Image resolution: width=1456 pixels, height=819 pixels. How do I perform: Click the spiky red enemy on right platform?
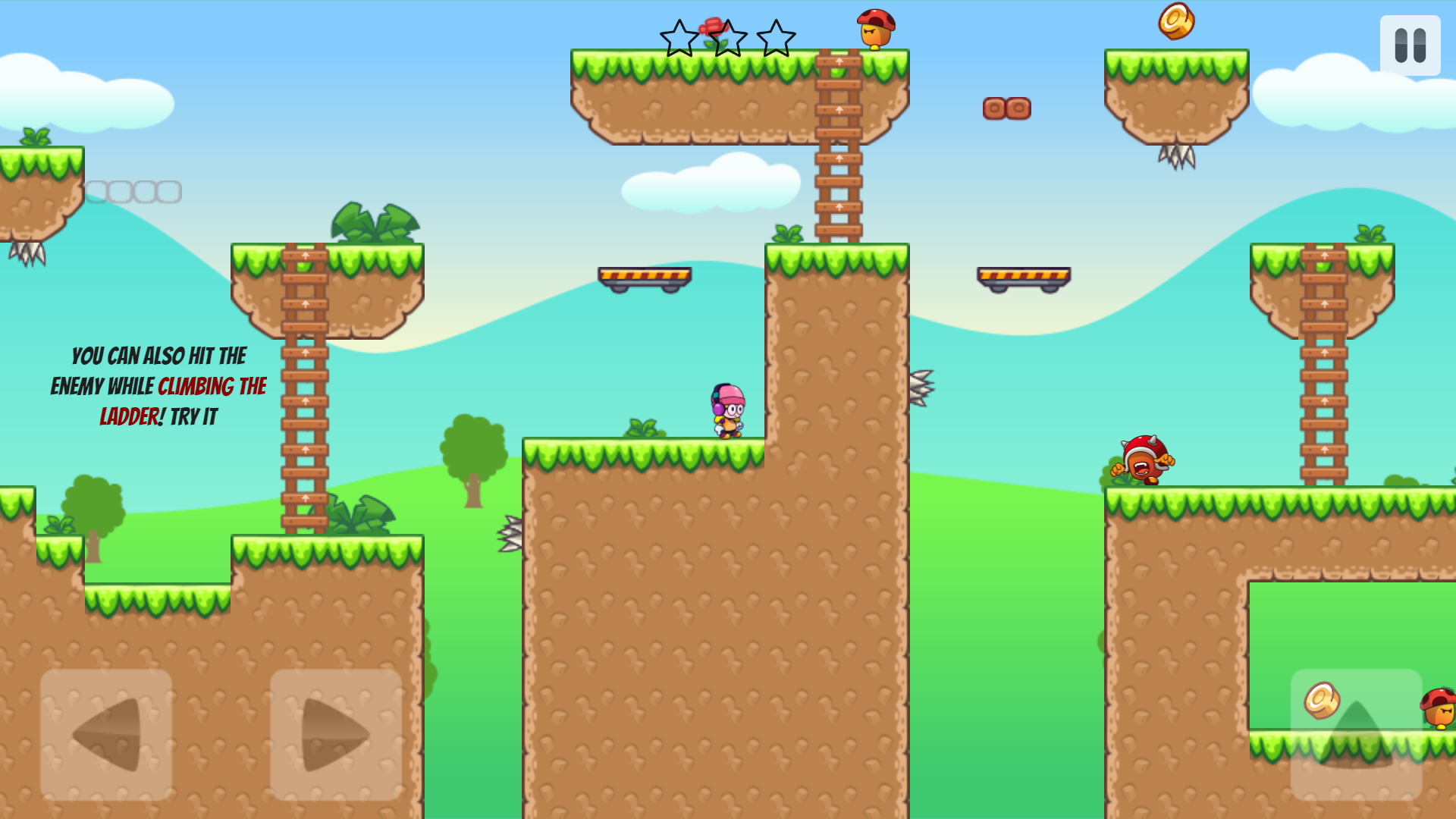[1142, 461]
